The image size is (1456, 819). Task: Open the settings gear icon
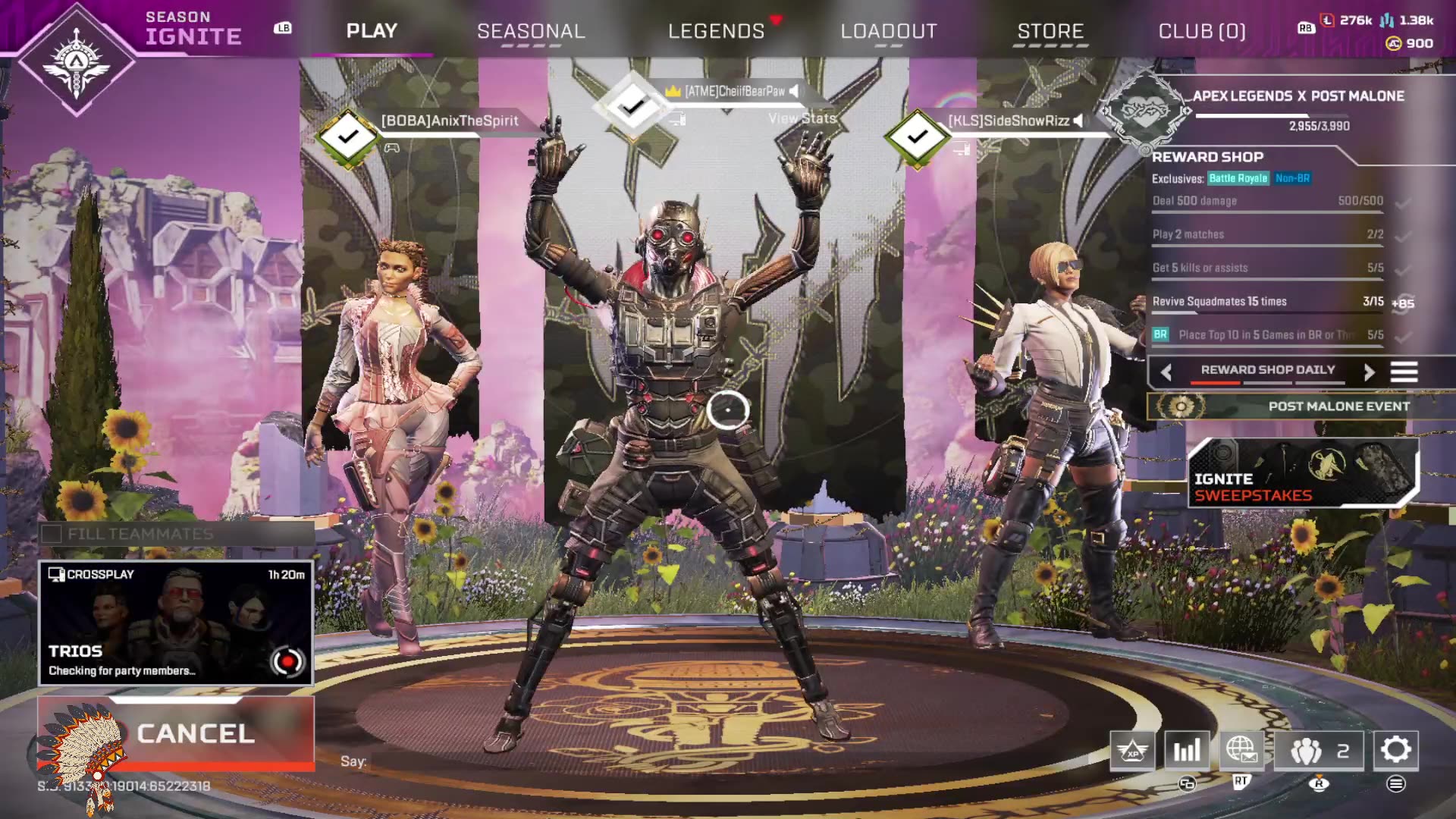pyautogui.click(x=1394, y=751)
